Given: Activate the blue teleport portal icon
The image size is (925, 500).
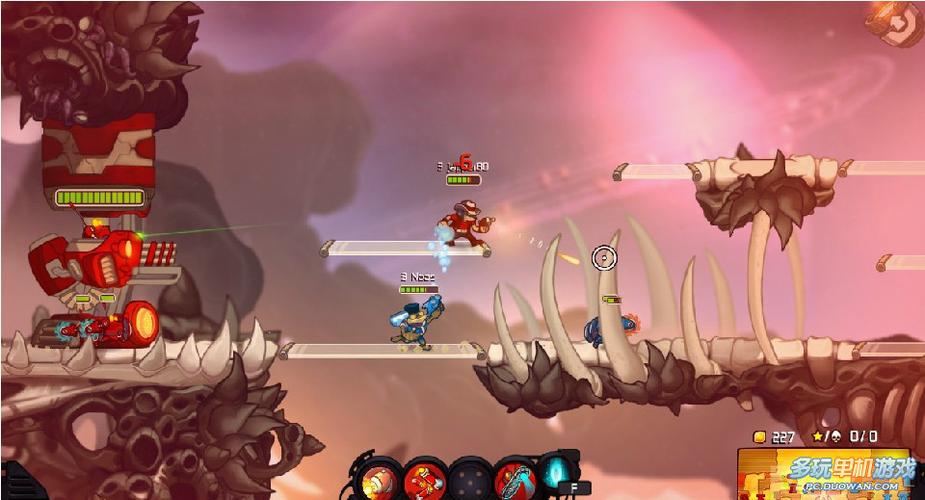Looking at the screenshot, I should [556, 471].
